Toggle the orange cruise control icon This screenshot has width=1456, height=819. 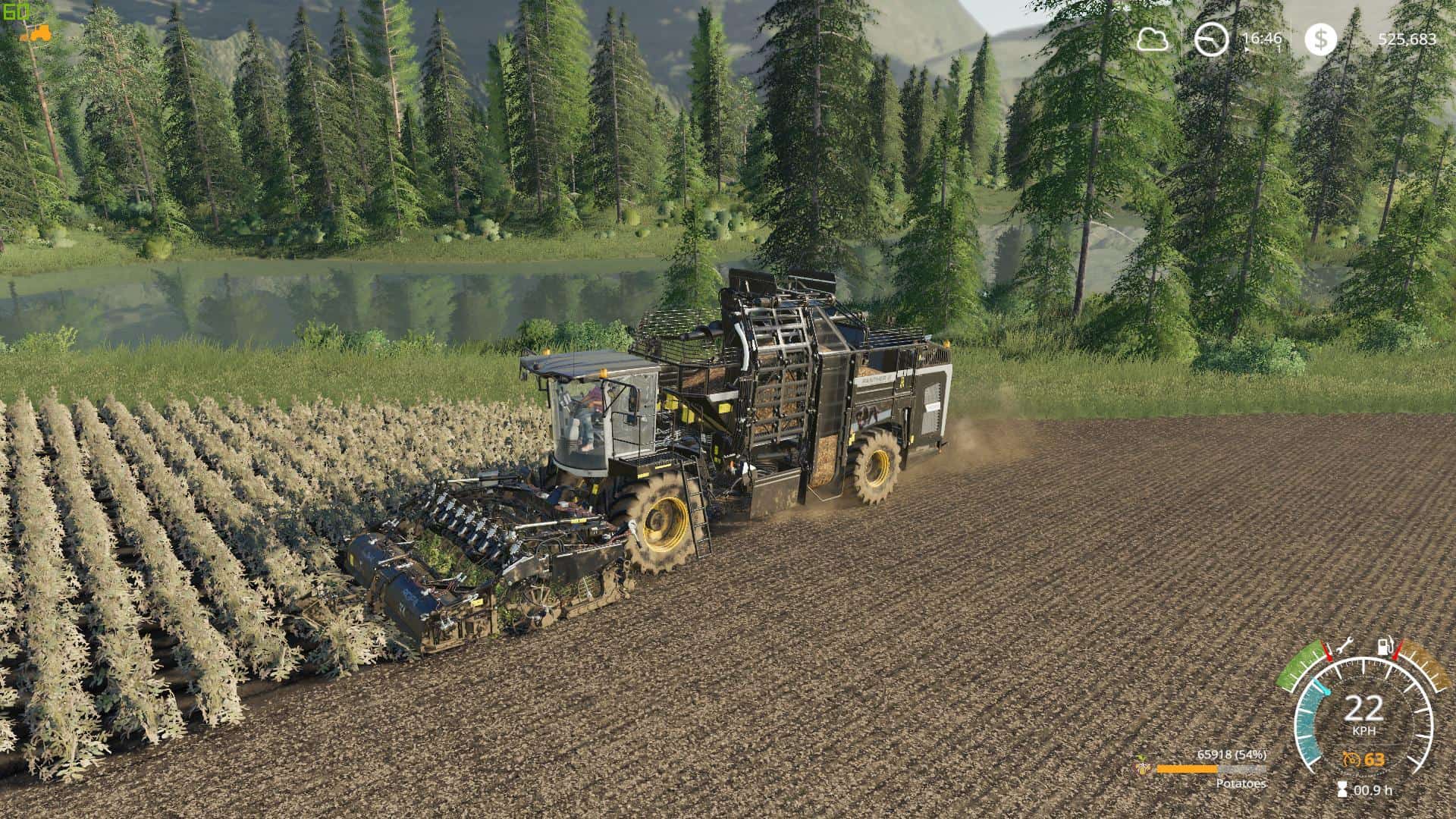click(x=1351, y=760)
